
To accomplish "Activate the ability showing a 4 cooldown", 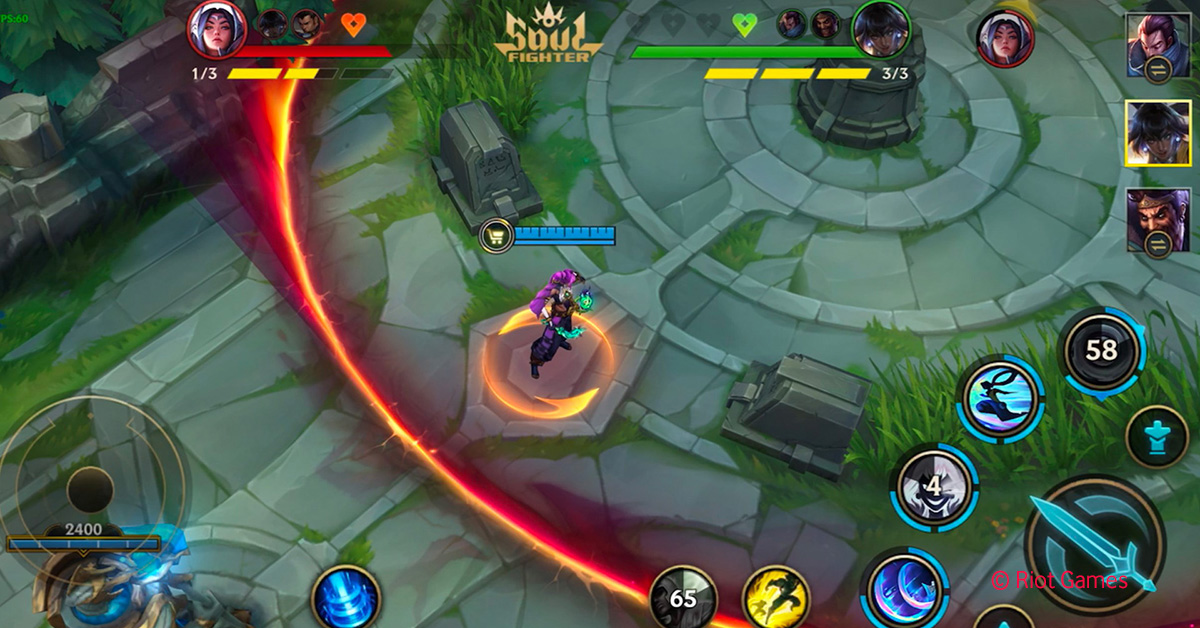I will tap(934, 487).
